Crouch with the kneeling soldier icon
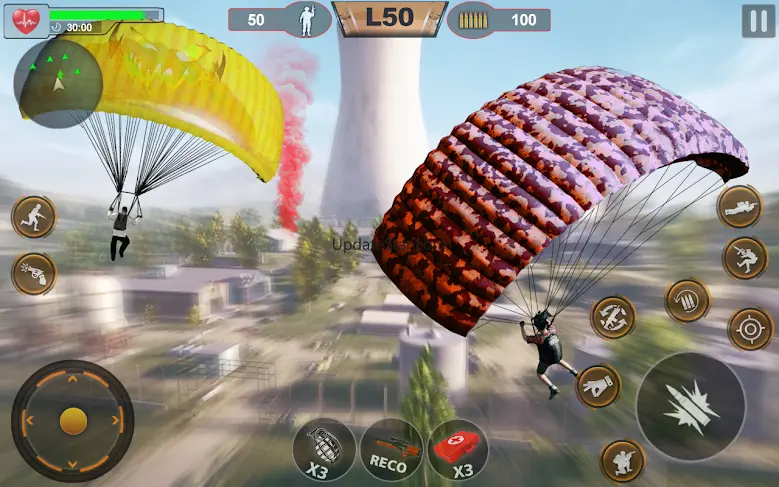779x487 pixels. point(622,460)
